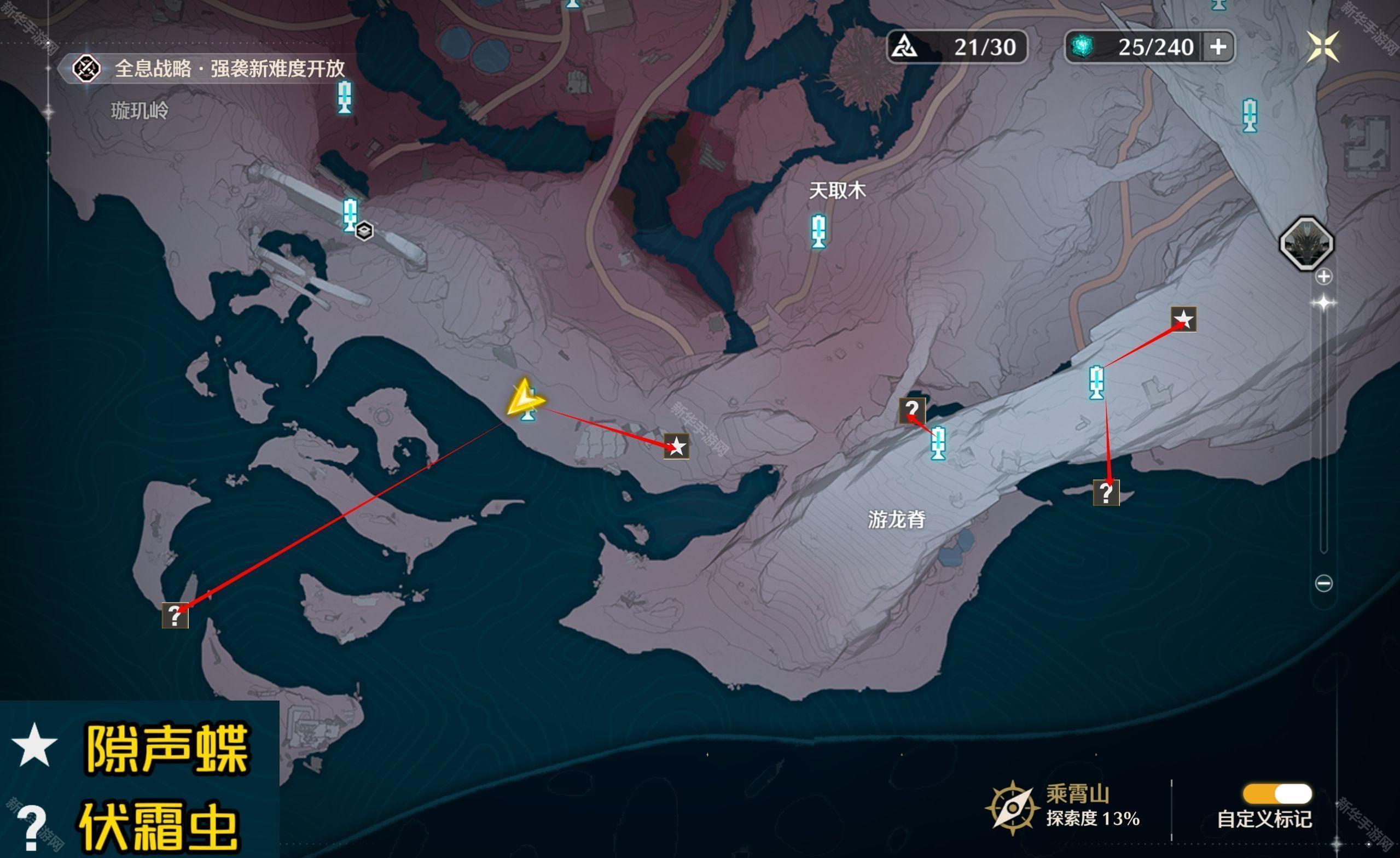This screenshot has height=858, width=1400.
Task: Toggle the 自定义标记 custom markers switch
Action: click(1277, 794)
